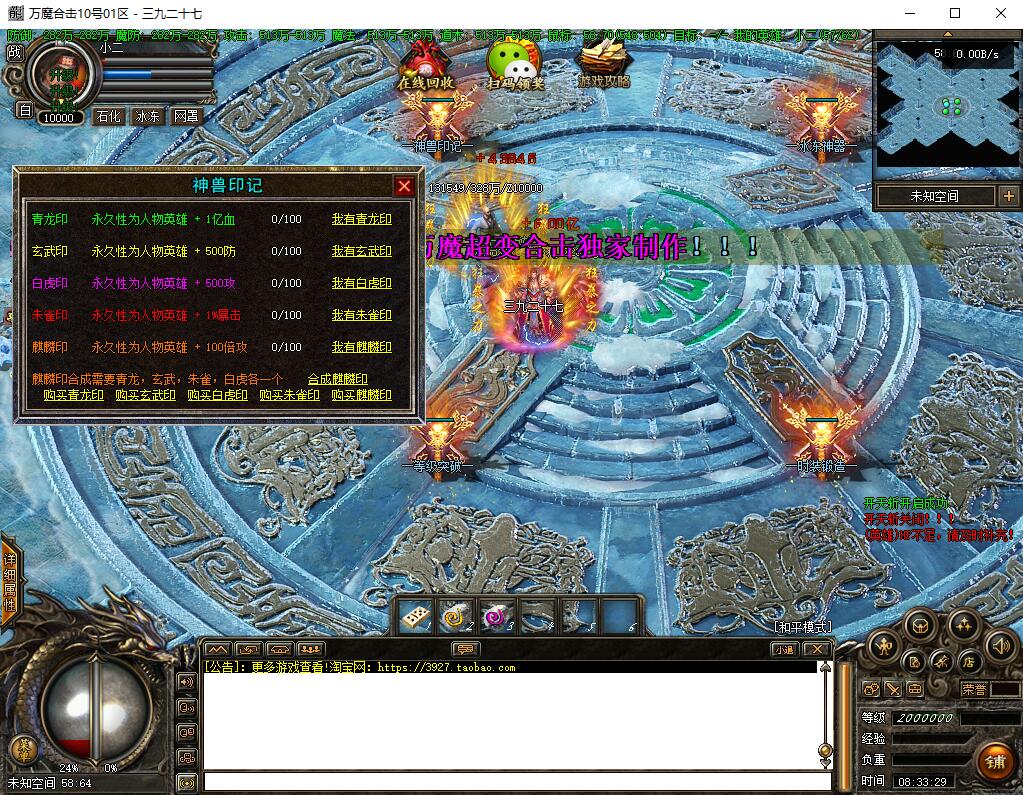Open the 扫码领奖 WeChat reward icon
Image resolution: width=1023 pixels, height=795 pixels.
tap(515, 65)
